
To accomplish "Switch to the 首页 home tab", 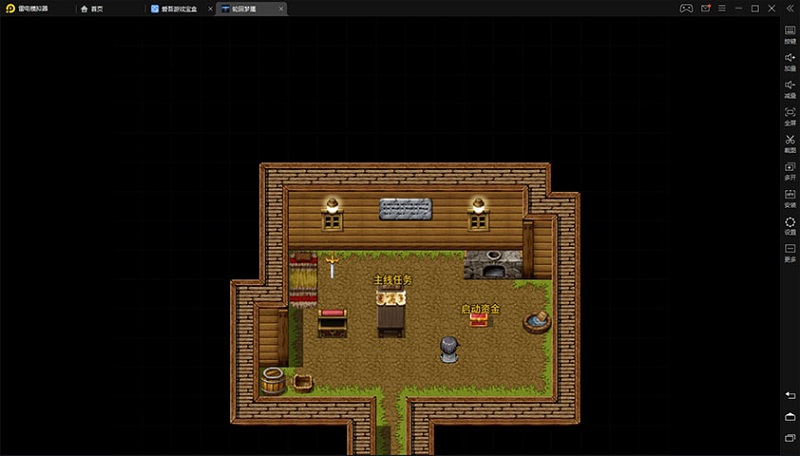I will click(x=93, y=8).
